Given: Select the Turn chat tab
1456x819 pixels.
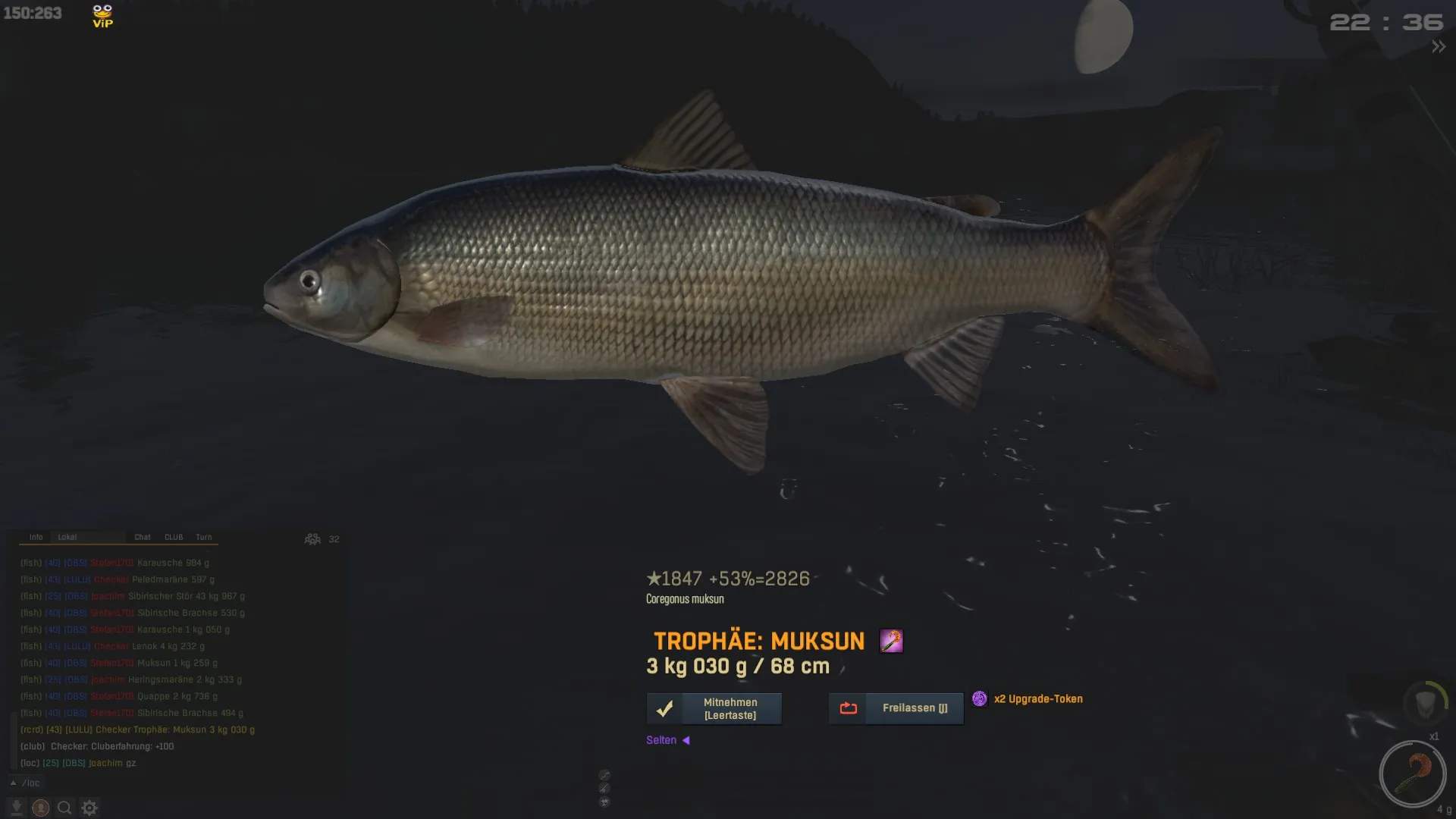Looking at the screenshot, I should [204, 537].
